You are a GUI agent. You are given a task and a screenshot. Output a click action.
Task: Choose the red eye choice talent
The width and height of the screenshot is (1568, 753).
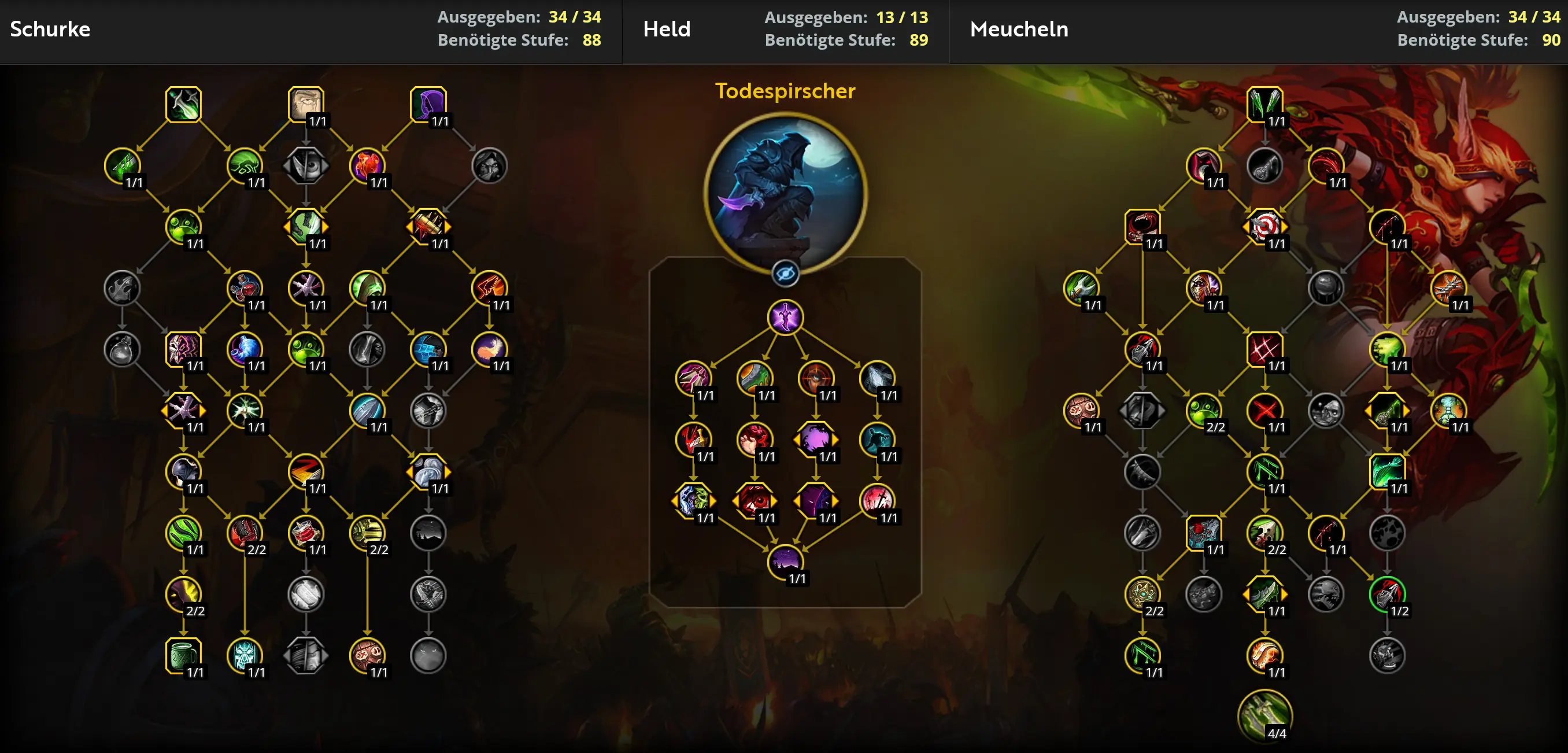(x=755, y=500)
